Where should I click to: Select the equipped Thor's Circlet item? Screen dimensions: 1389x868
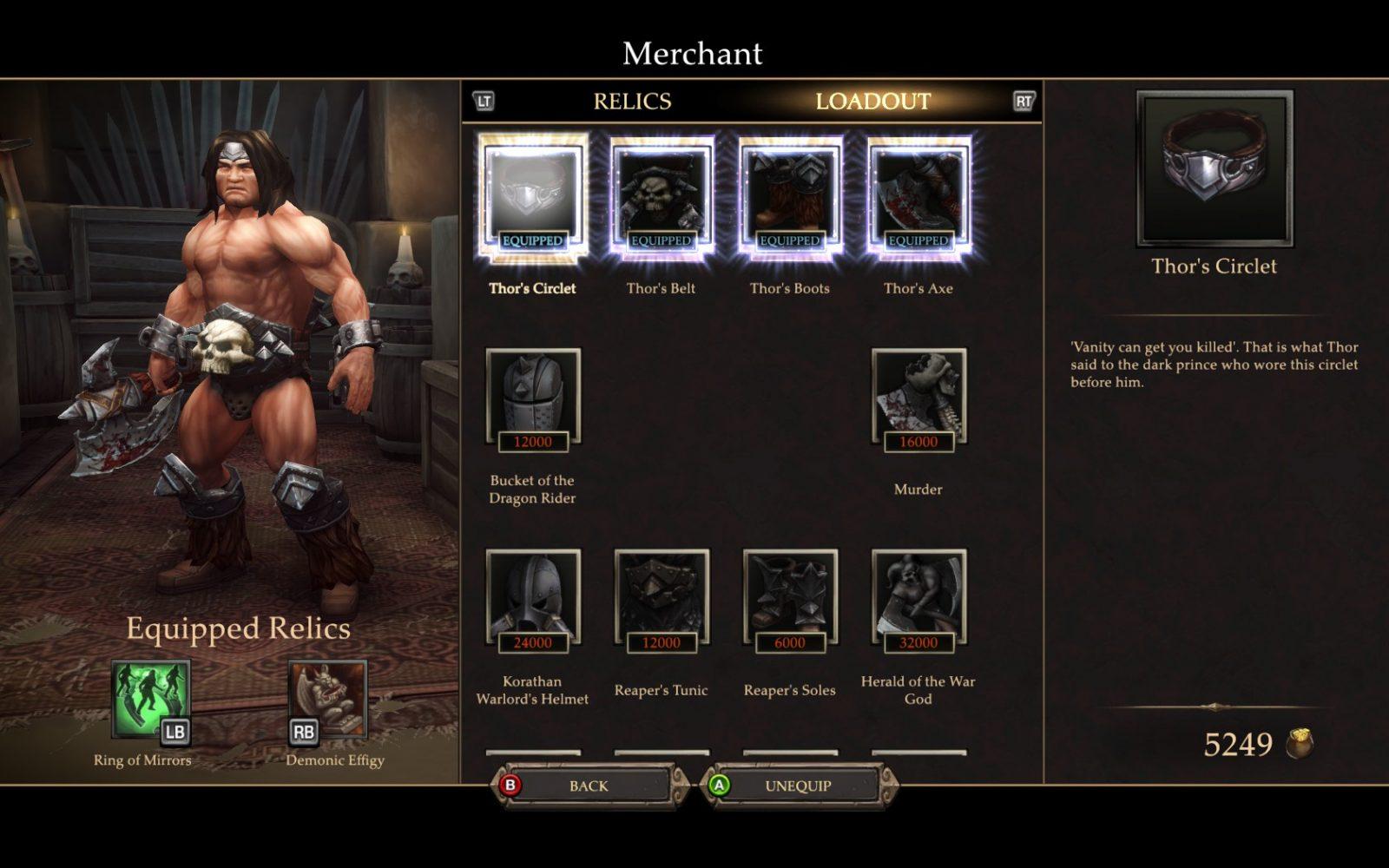(532, 198)
